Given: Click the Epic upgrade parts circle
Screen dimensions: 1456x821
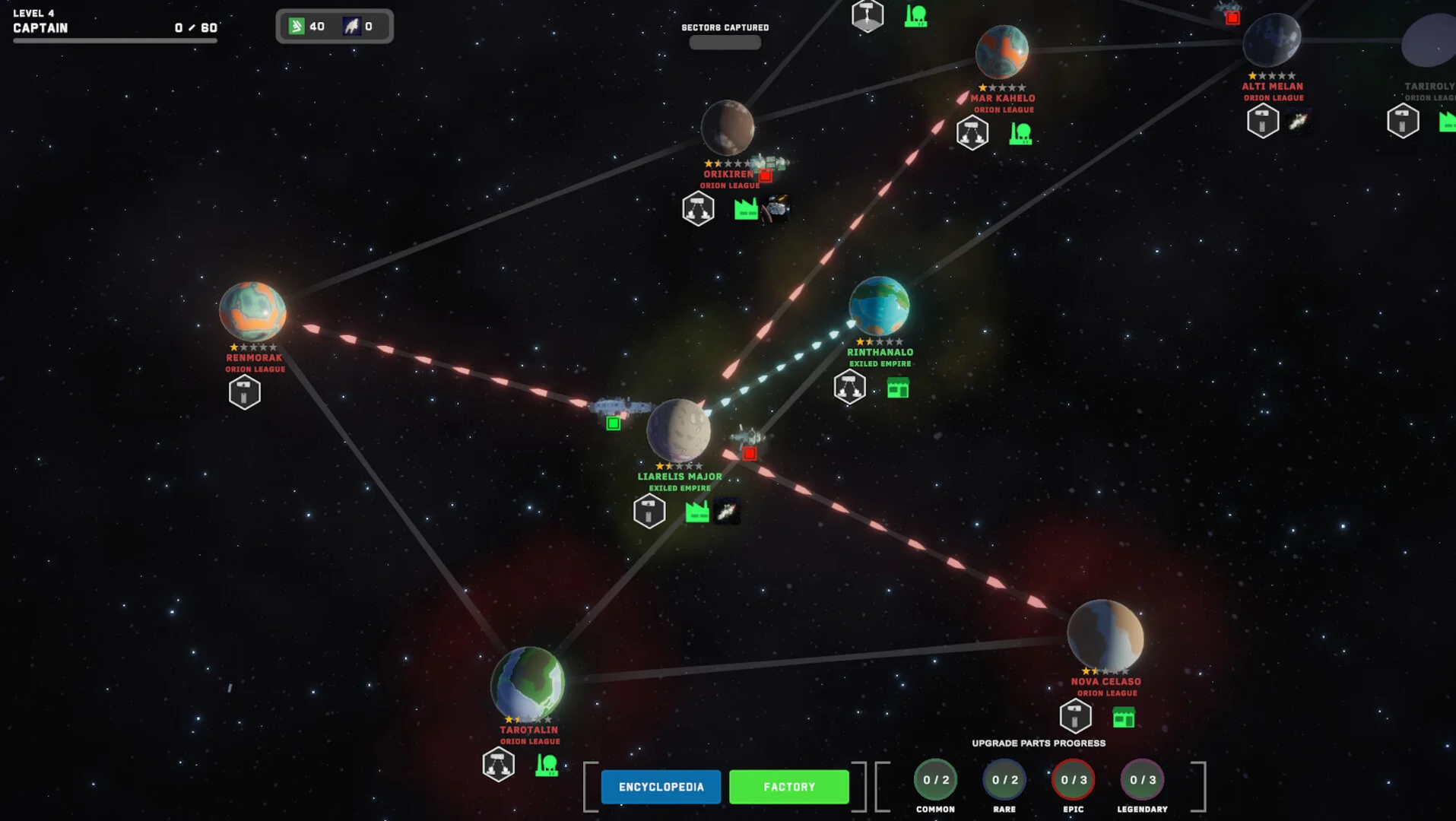Looking at the screenshot, I should [x=1074, y=780].
